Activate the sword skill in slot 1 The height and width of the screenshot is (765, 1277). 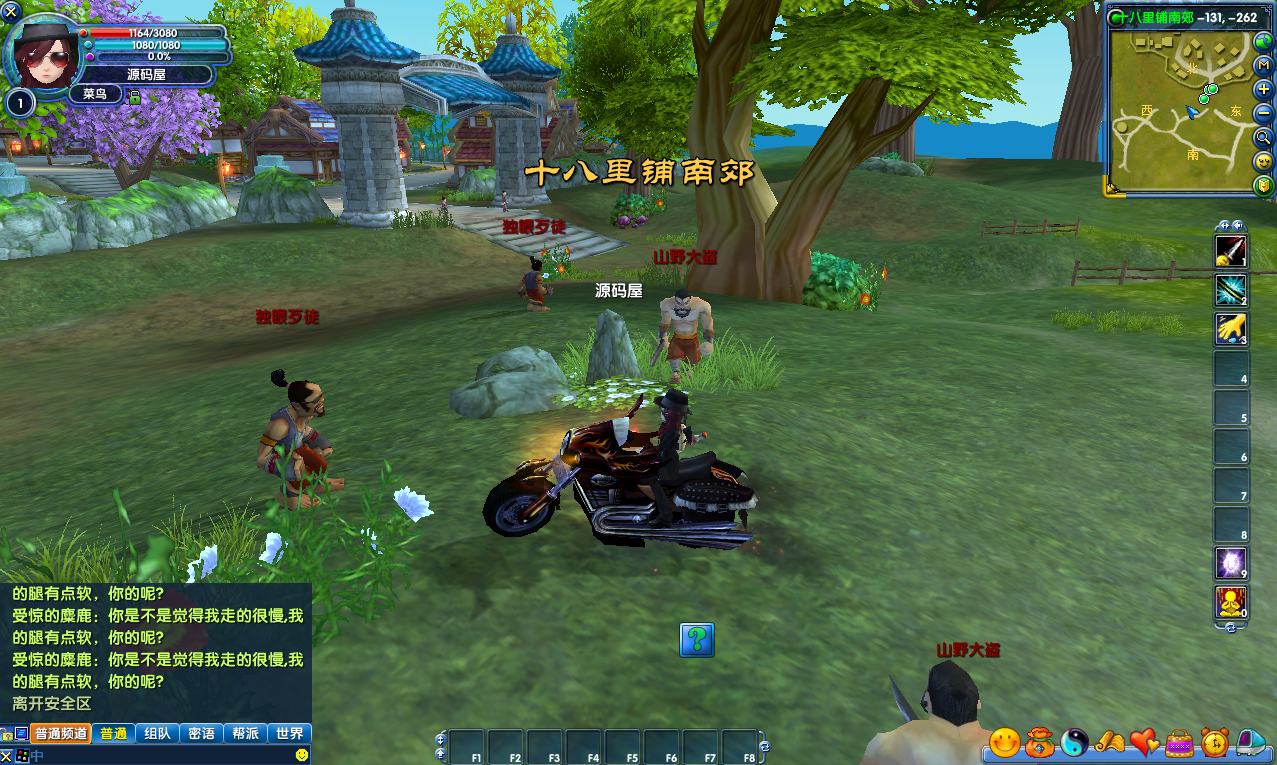(x=1230, y=251)
